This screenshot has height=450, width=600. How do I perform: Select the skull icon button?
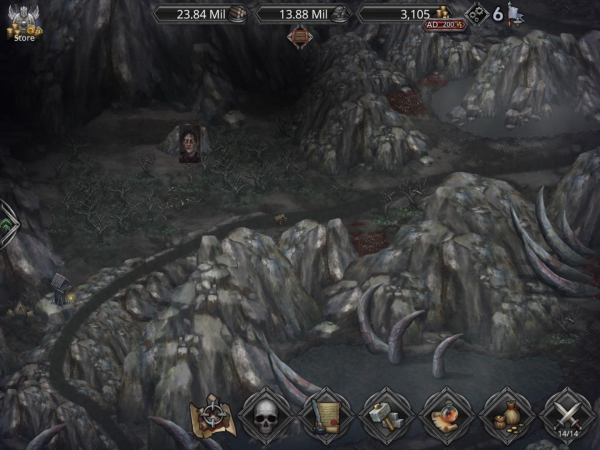266,414
